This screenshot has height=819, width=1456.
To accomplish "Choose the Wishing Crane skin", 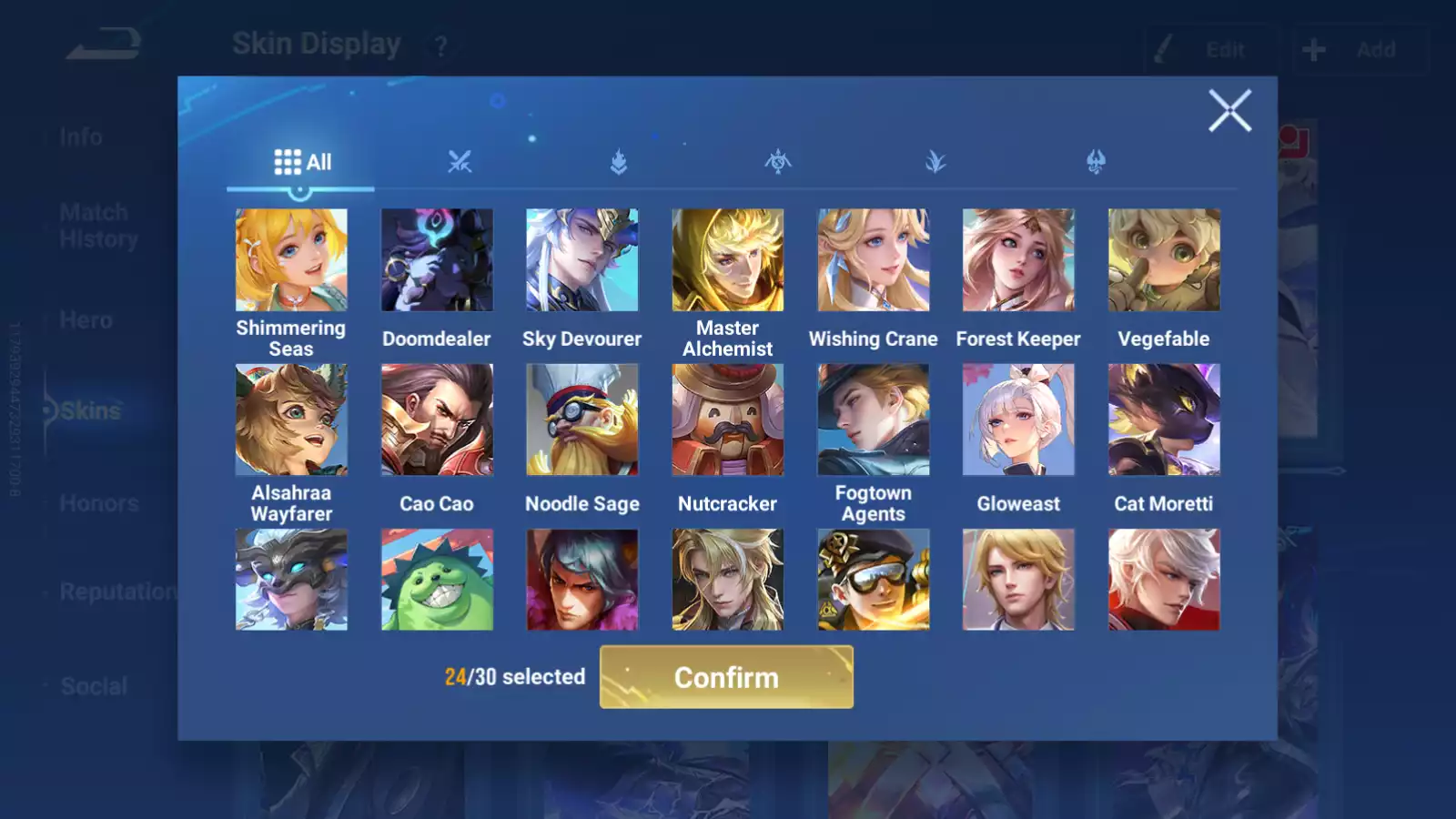I will (873, 260).
